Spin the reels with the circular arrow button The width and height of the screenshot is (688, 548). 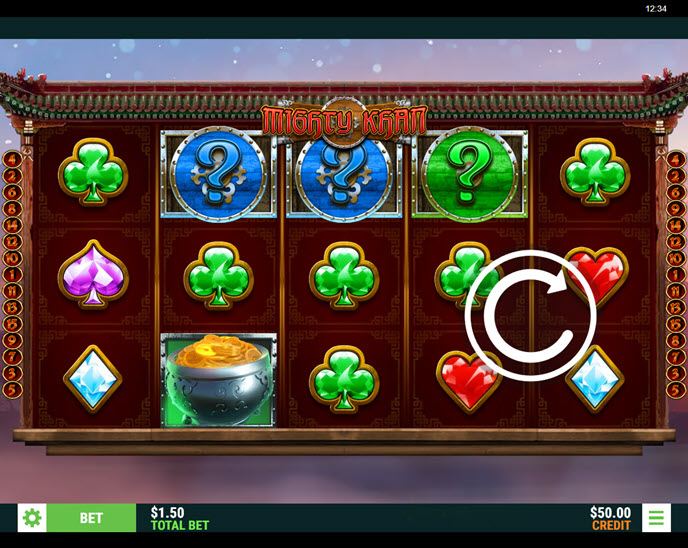pyautogui.click(x=530, y=317)
